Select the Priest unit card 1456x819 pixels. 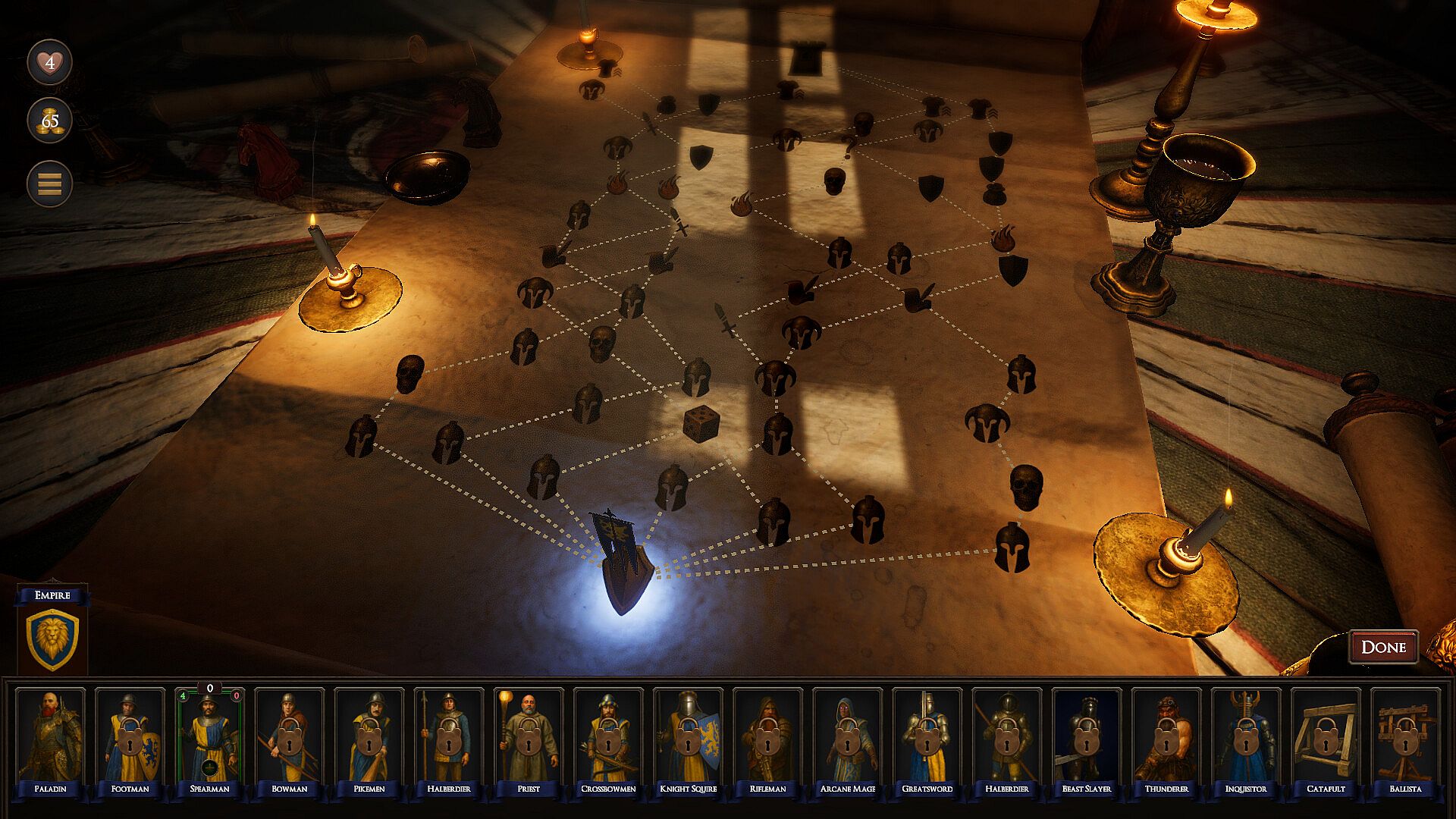click(x=529, y=739)
